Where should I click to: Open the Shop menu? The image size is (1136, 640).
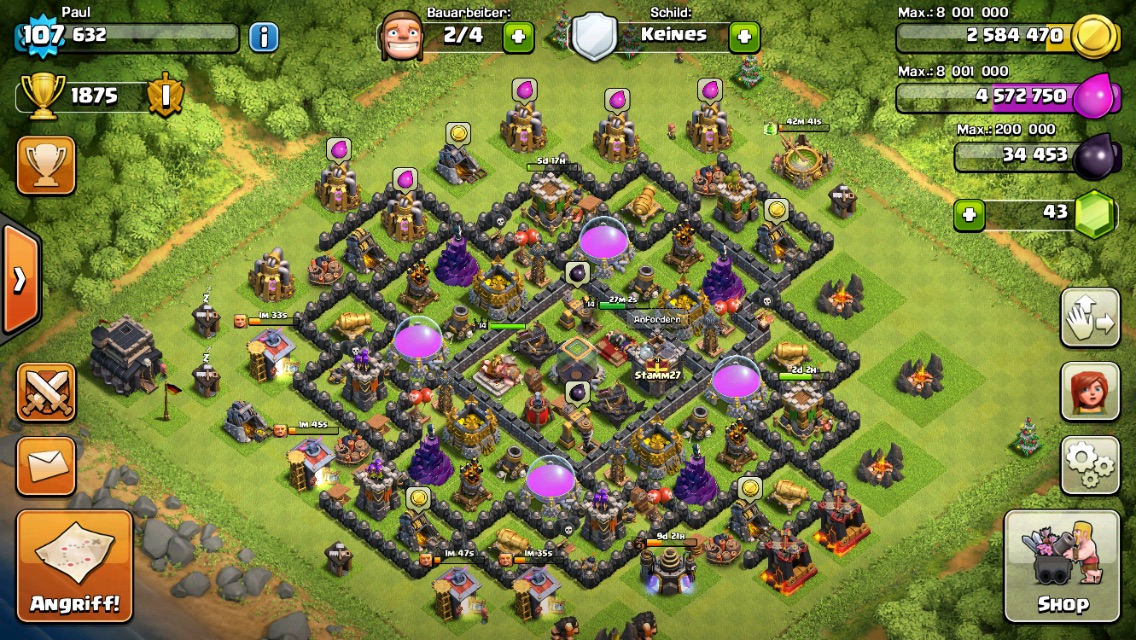coord(1062,566)
